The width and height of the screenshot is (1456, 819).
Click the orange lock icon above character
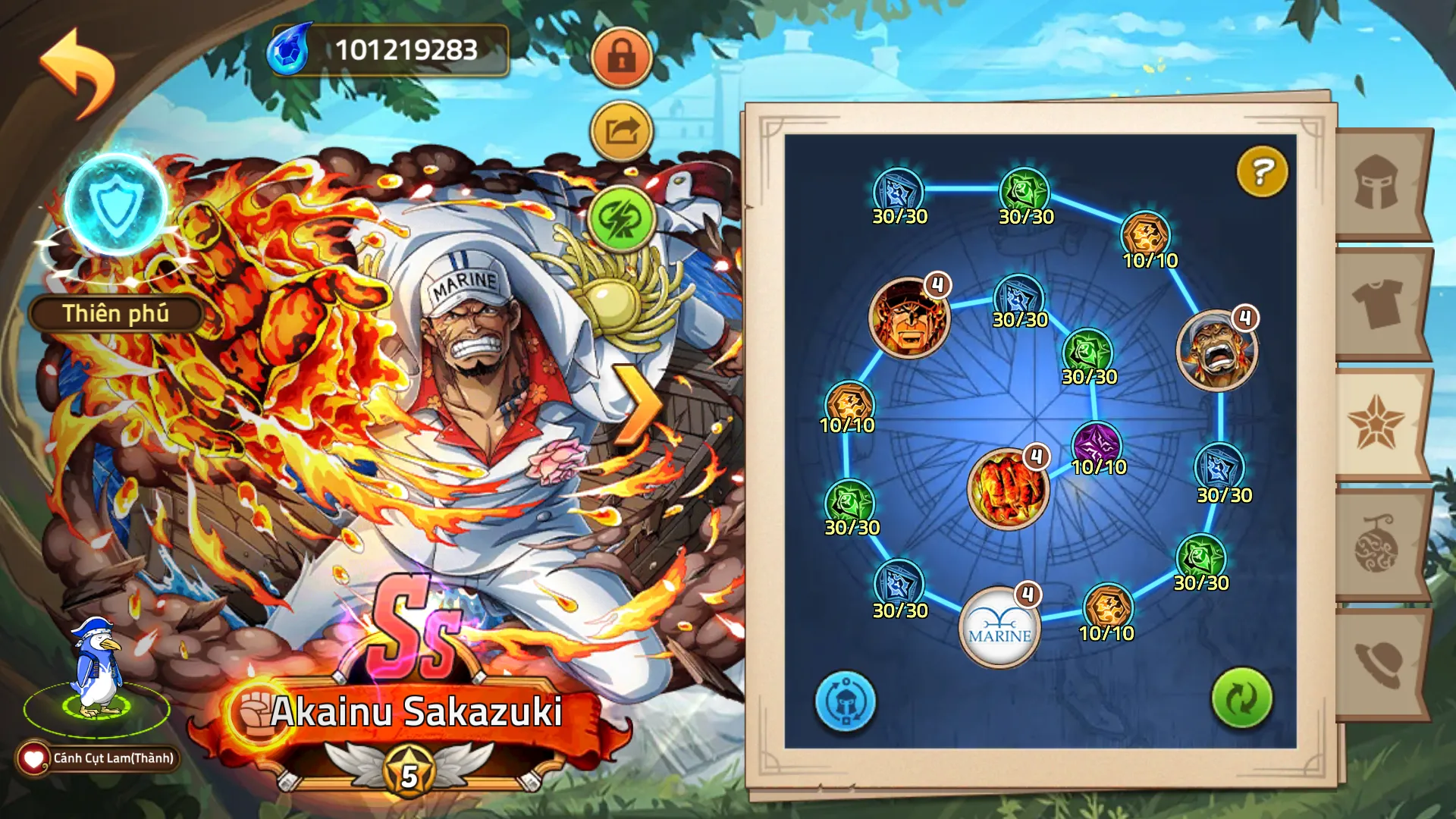(x=620, y=57)
